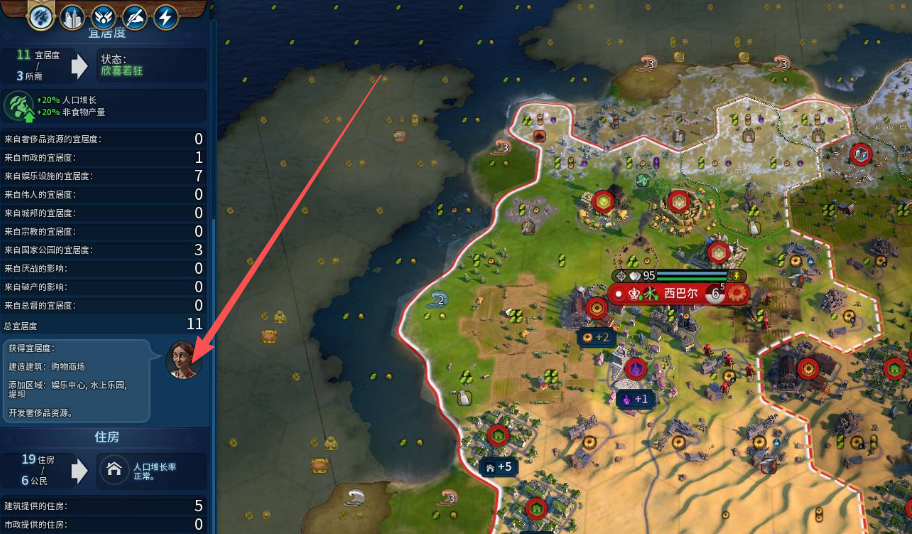The height and width of the screenshot is (534, 912).
Task: Open the city buildings tab
Action: point(72,16)
